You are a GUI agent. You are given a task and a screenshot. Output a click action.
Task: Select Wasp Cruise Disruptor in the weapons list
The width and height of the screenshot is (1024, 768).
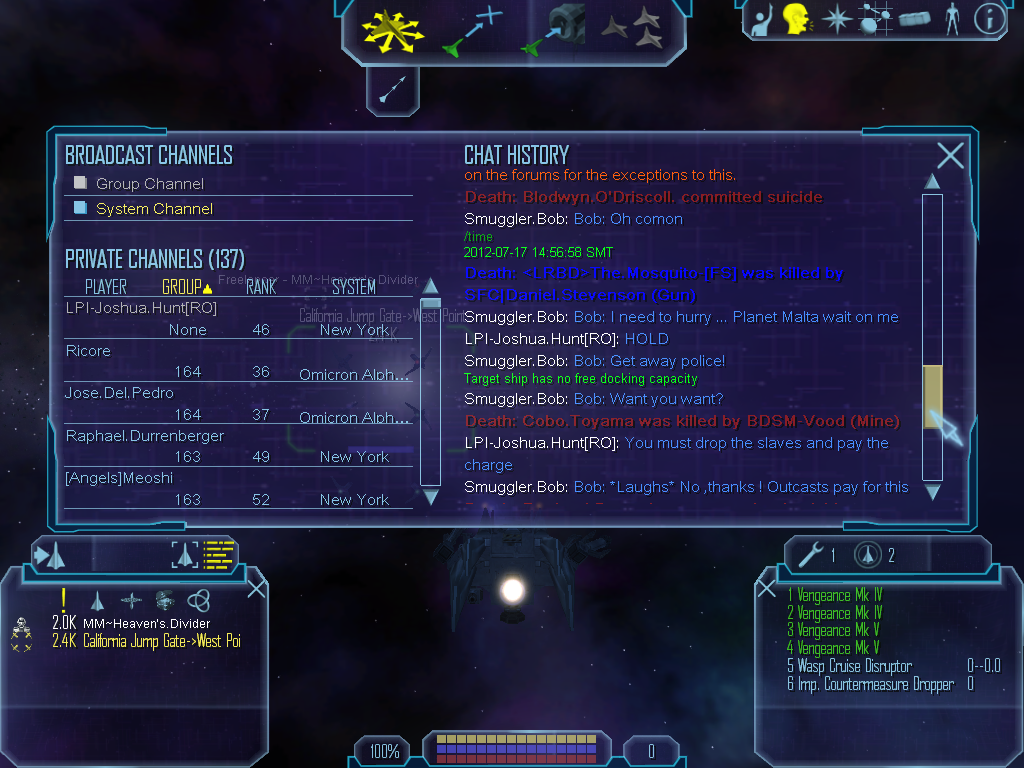pyautogui.click(x=855, y=666)
